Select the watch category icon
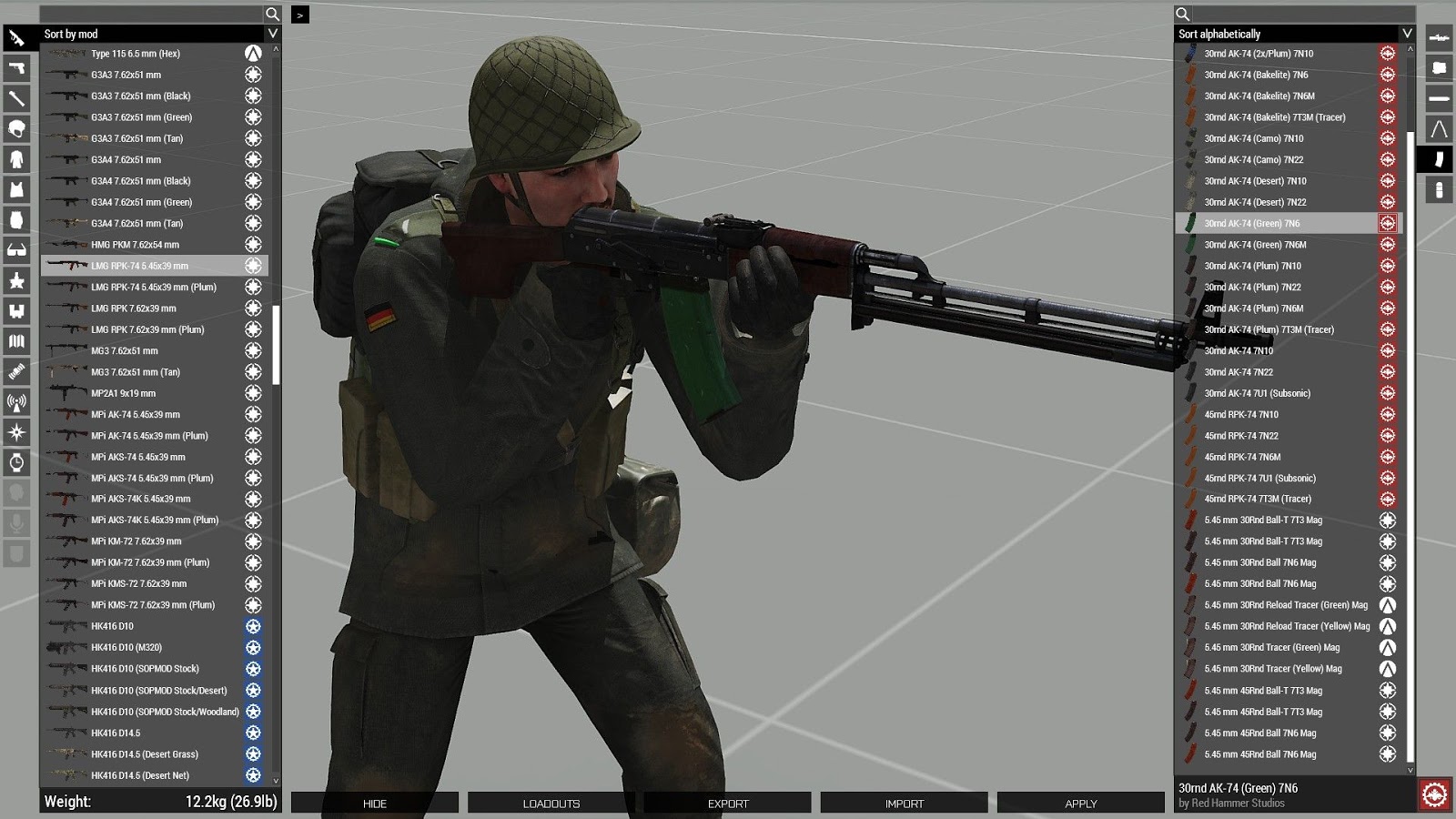Screen dimensions: 1456x819 (x=15, y=455)
